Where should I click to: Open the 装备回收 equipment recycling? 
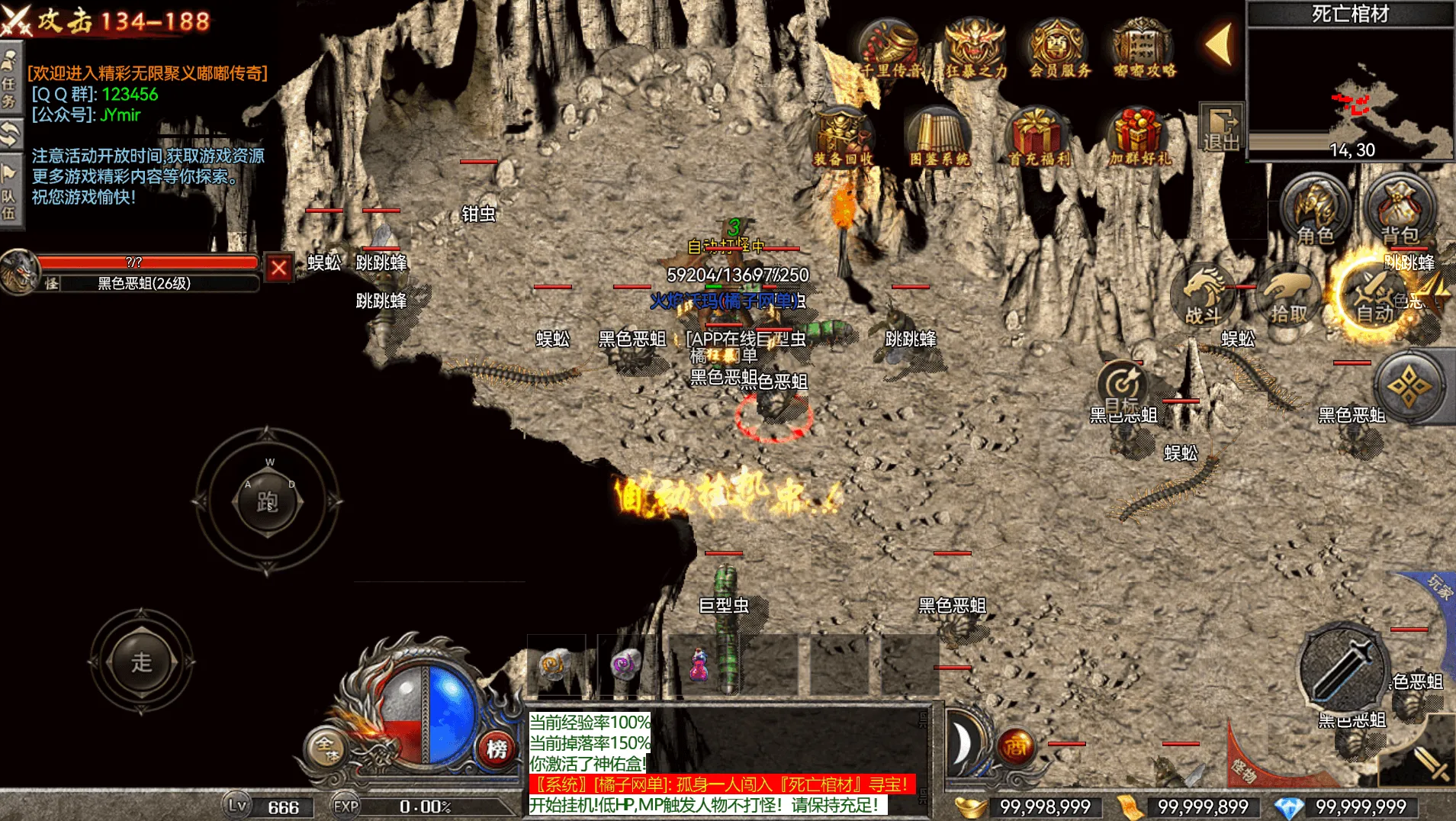pyautogui.click(x=842, y=137)
